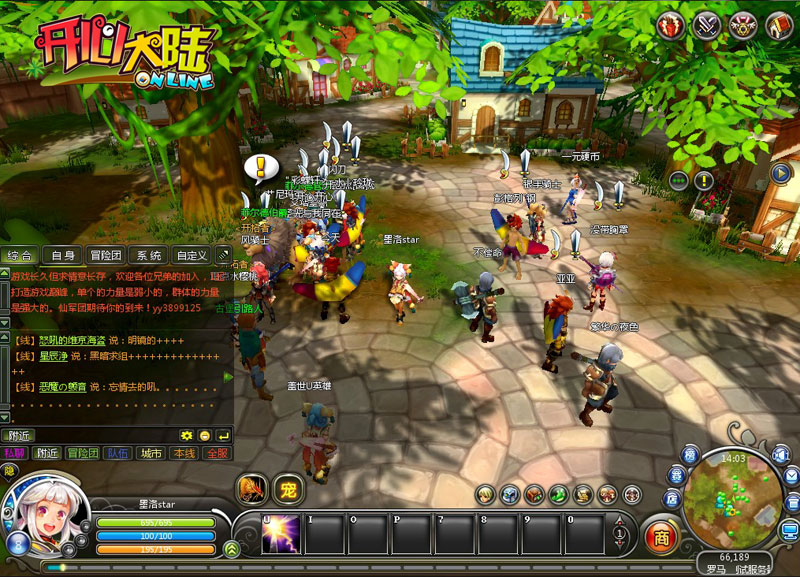The width and height of the screenshot is (800, 577).
Task: Toggle the speaker sound icon by minimap
Action: pyautogui.click(x=781, y=456)
